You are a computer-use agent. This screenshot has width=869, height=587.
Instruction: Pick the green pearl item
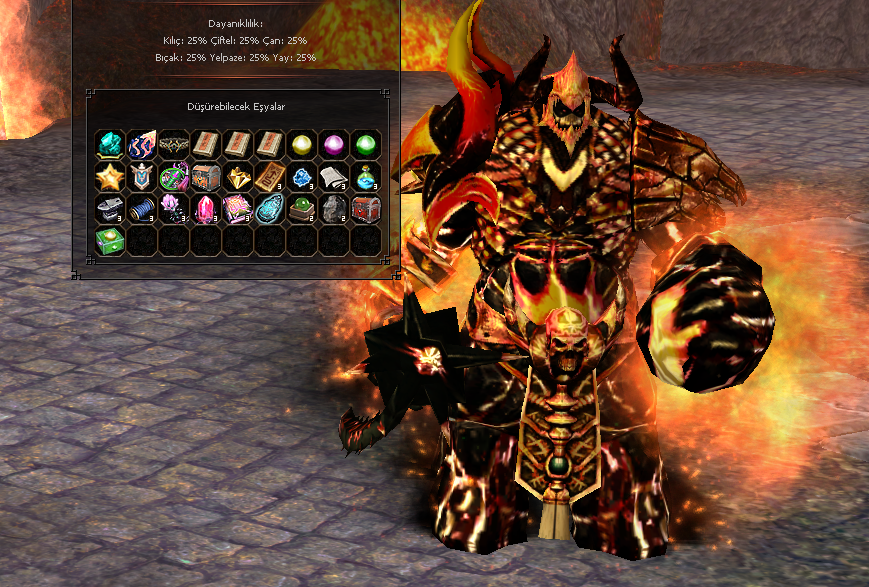click(366, 144)
